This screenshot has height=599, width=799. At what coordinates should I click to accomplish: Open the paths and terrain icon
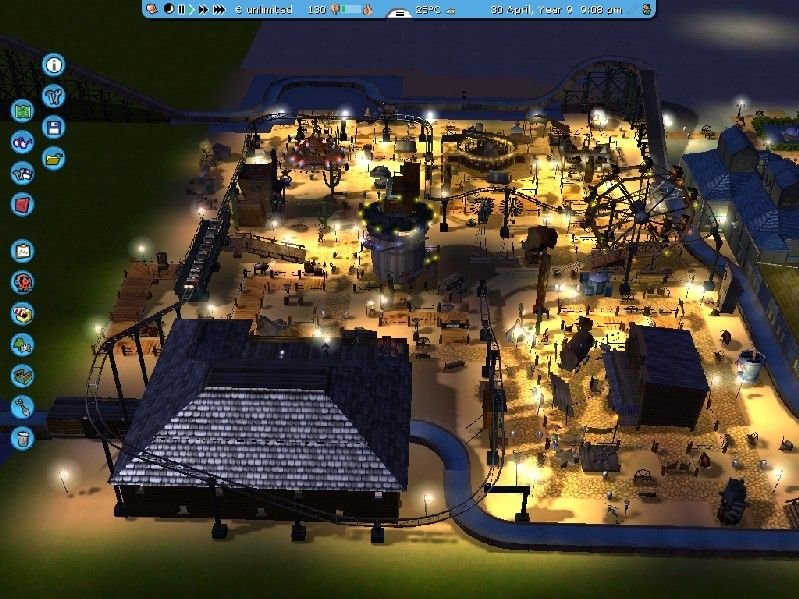[x=22, y=375]
